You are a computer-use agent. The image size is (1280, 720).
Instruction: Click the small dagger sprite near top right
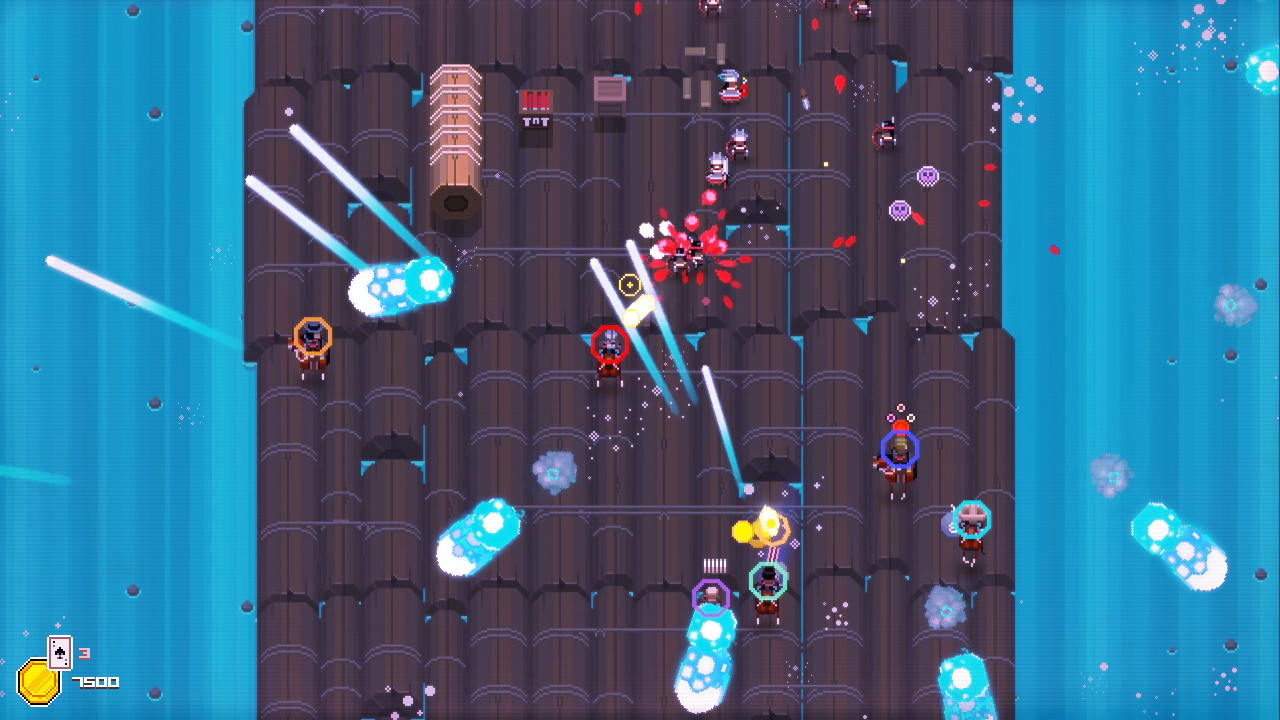(x=805, y=100)
